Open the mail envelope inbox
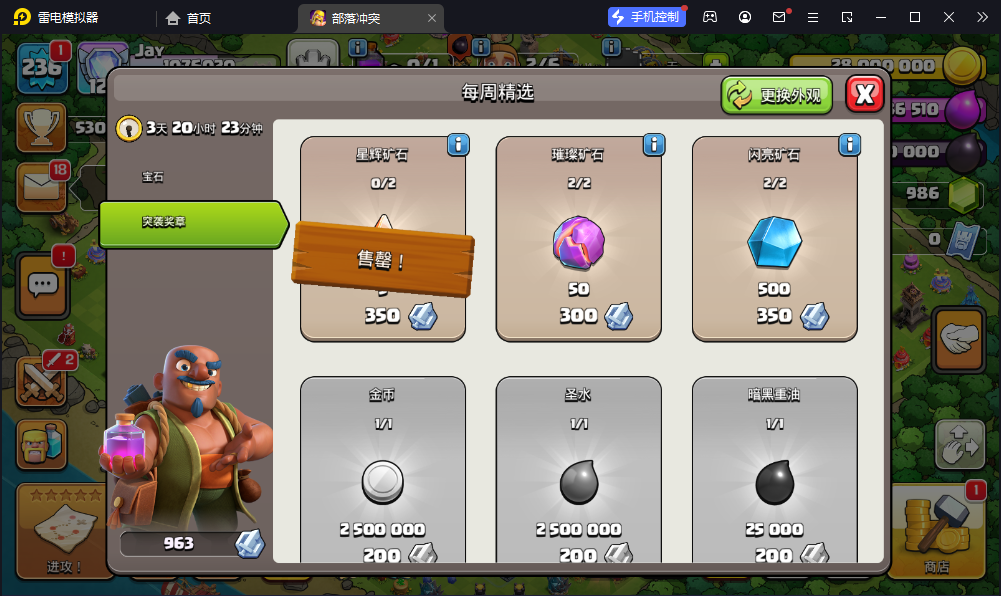This screenshot has width=1001, height=596. point(40,186)
